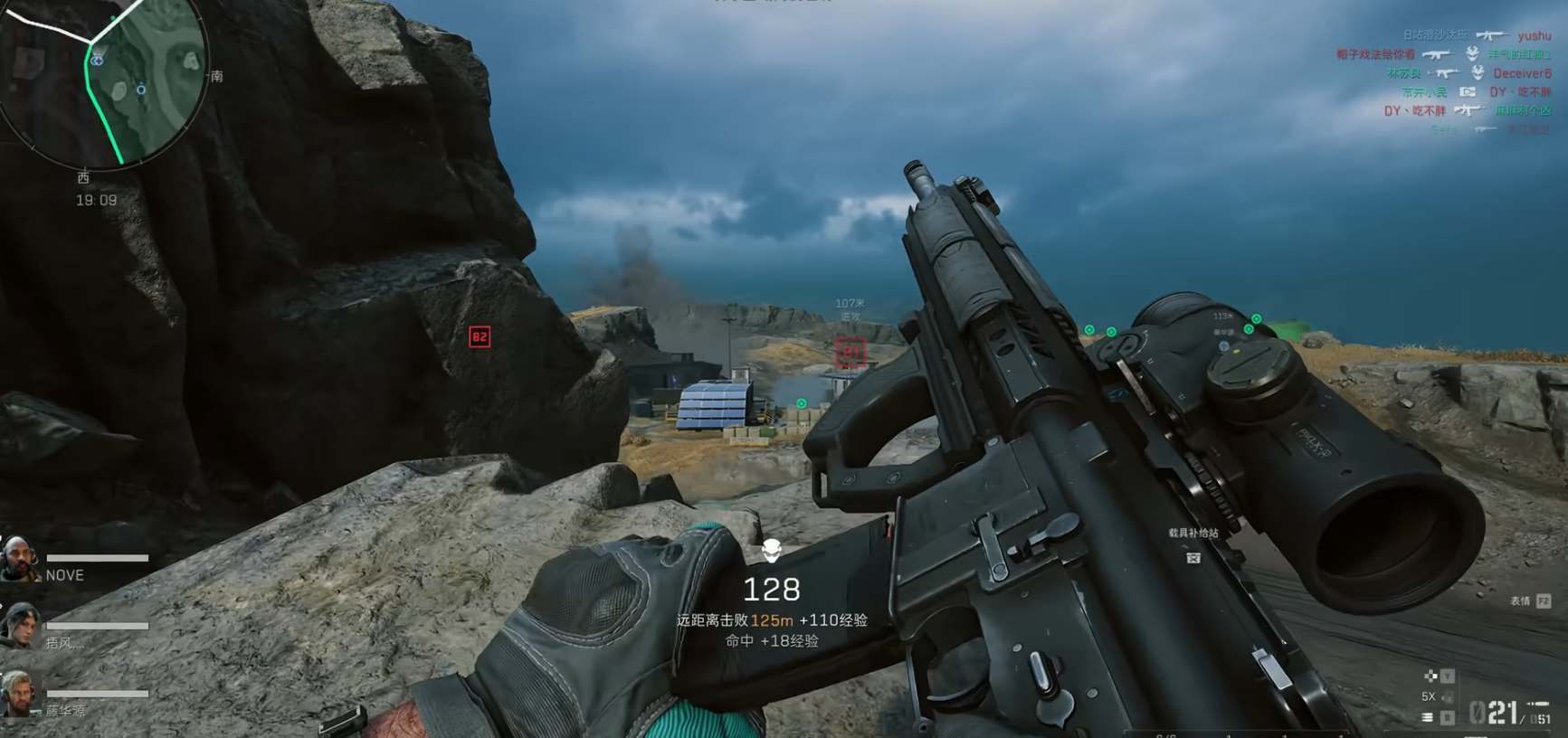Select the blond squadmate's portrait

pos(18,693)
